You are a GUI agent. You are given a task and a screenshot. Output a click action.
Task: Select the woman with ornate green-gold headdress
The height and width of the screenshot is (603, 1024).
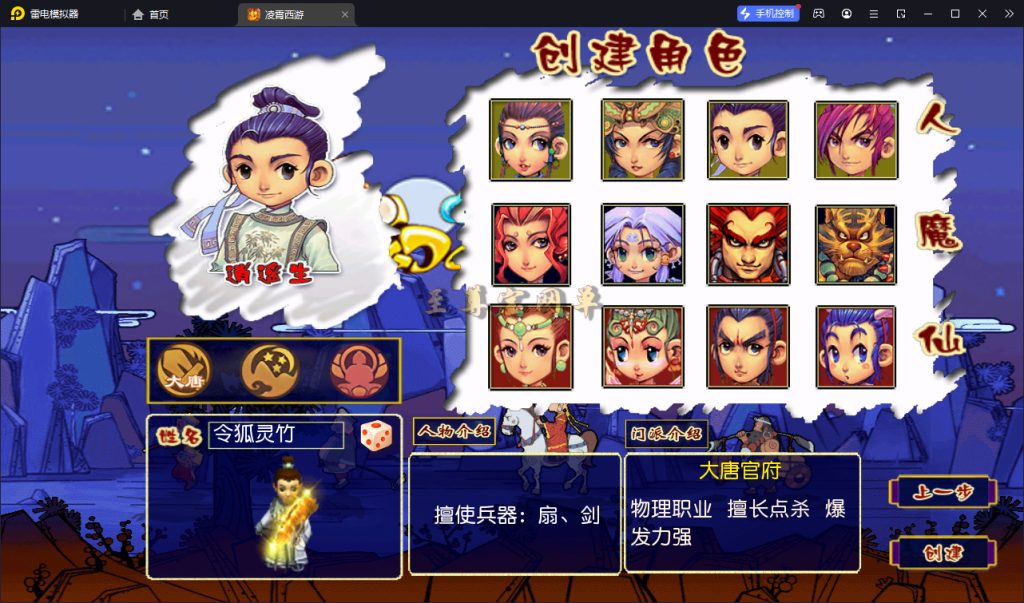642,140
